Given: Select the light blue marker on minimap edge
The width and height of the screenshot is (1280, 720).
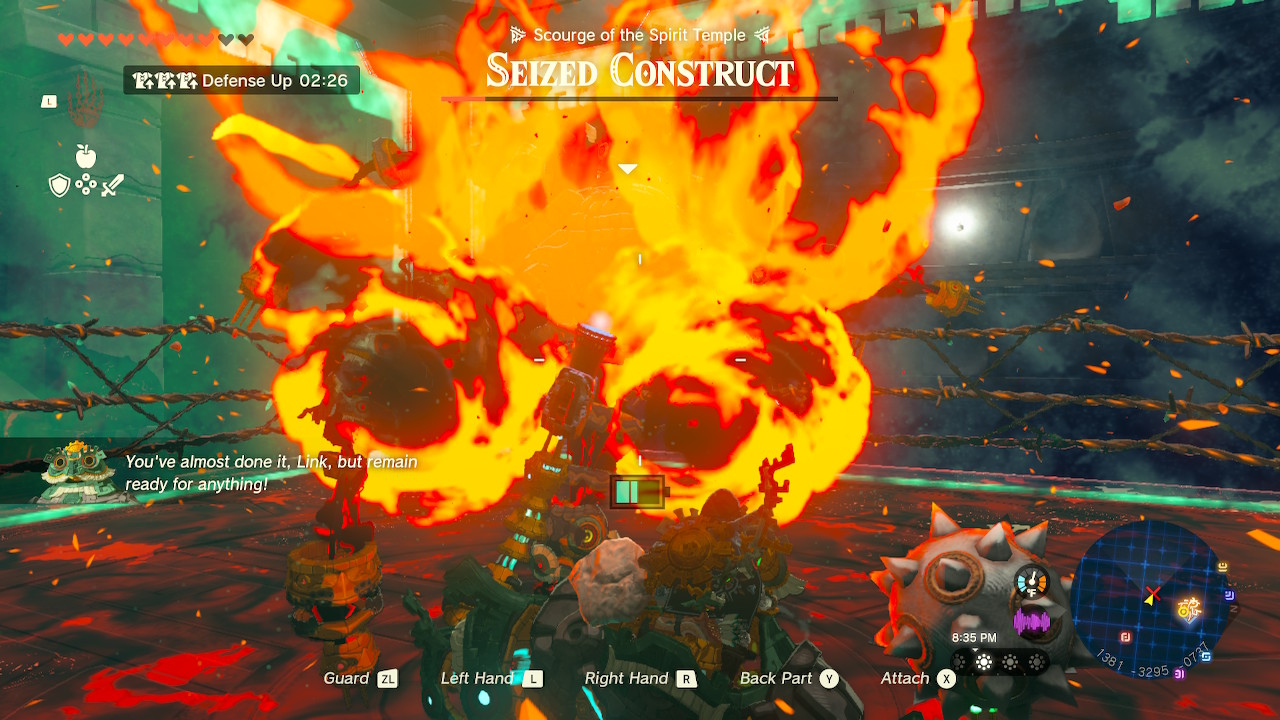Looking at the screenshot, I should tap(1207, 657).
